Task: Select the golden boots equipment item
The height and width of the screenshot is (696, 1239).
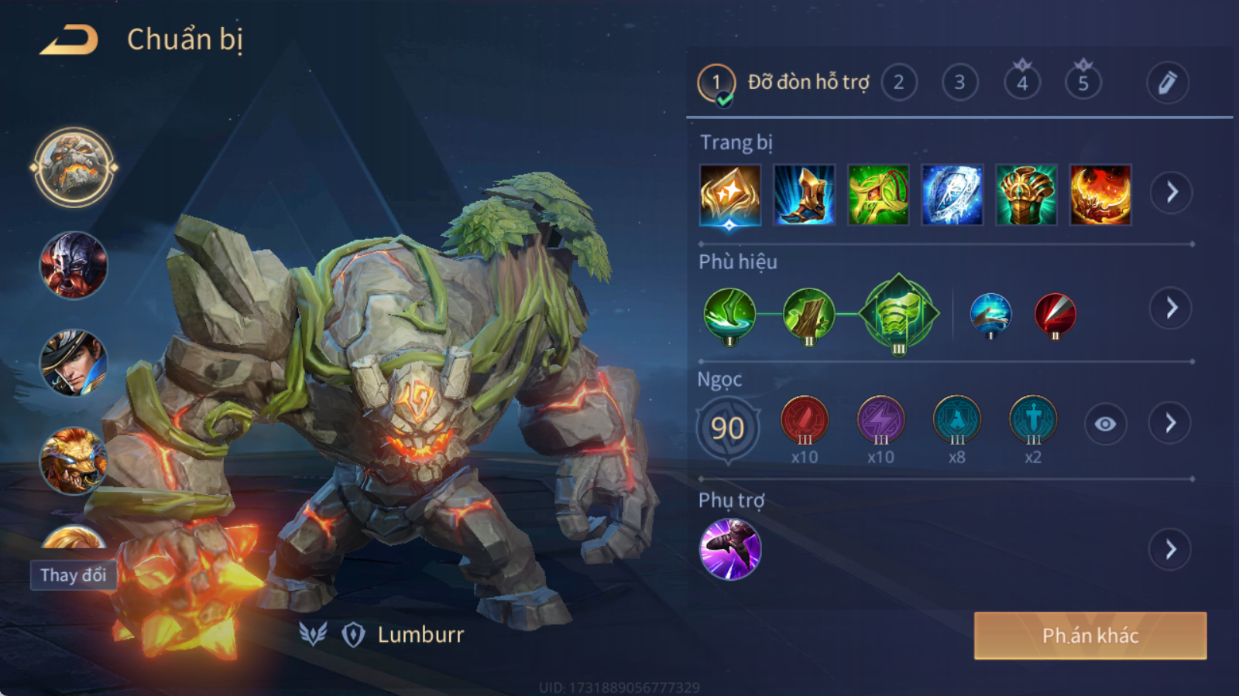Action: 804,195
